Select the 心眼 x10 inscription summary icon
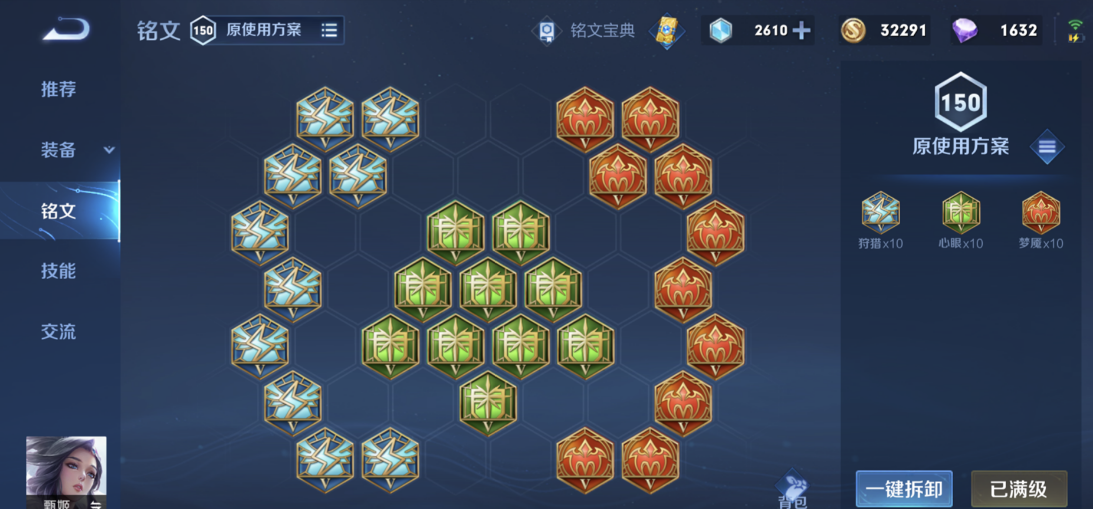This screenshot has width=1093, height=509. pos(960,213)
